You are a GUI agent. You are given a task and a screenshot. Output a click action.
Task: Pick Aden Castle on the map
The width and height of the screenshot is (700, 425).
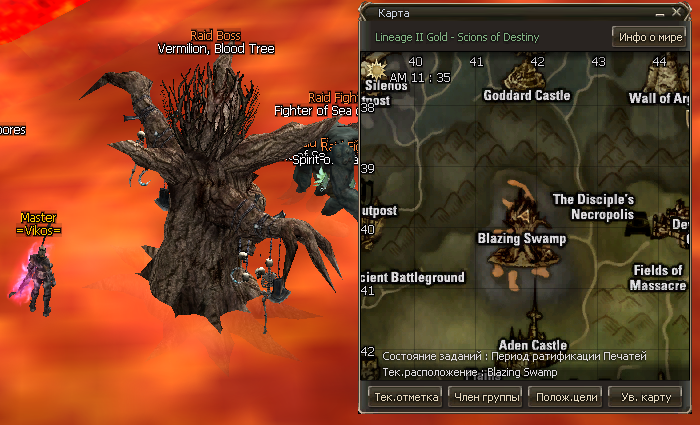533,345
